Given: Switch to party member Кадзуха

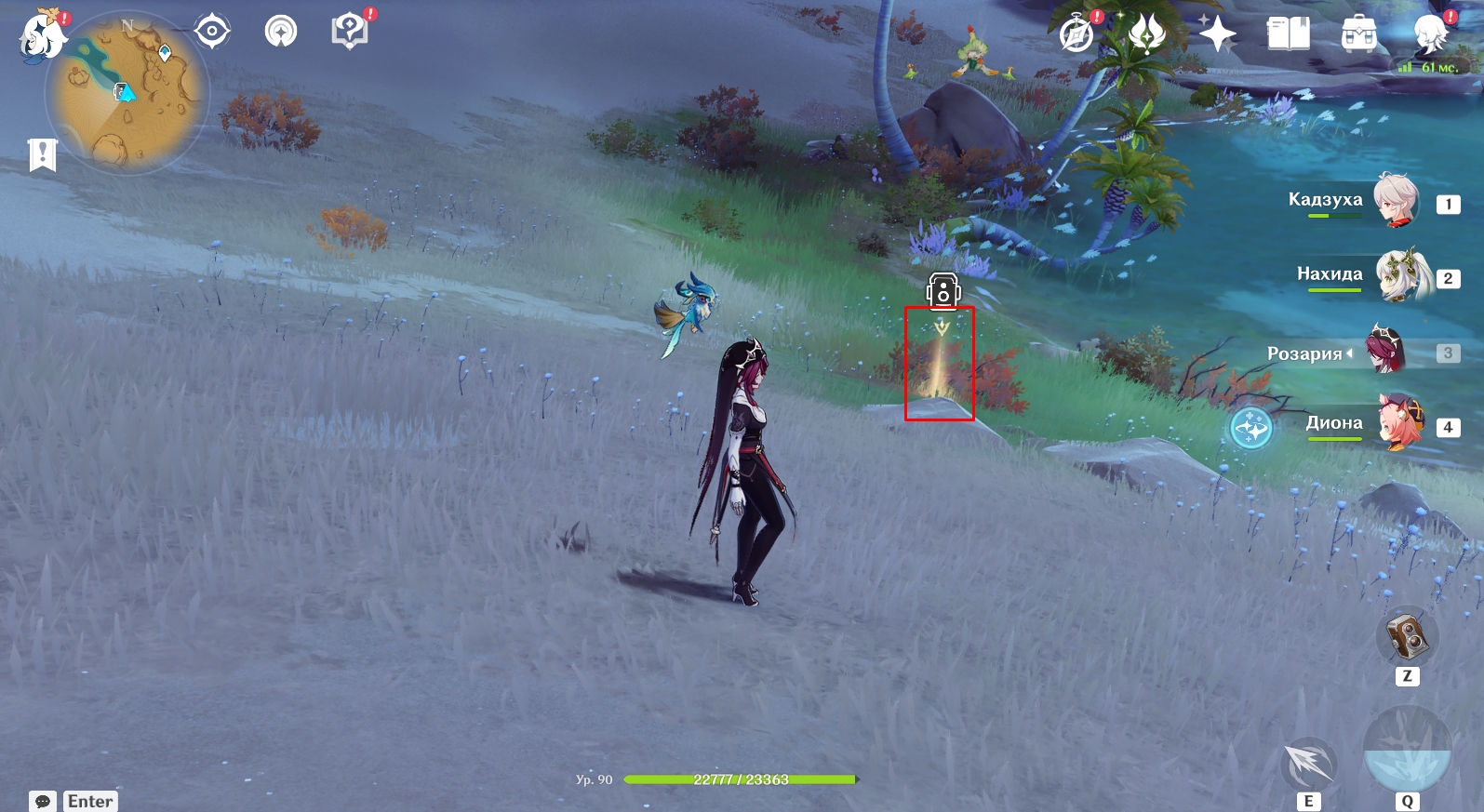Looking at the screenshot, I should pyautogui.click(x=1397, y=200).
